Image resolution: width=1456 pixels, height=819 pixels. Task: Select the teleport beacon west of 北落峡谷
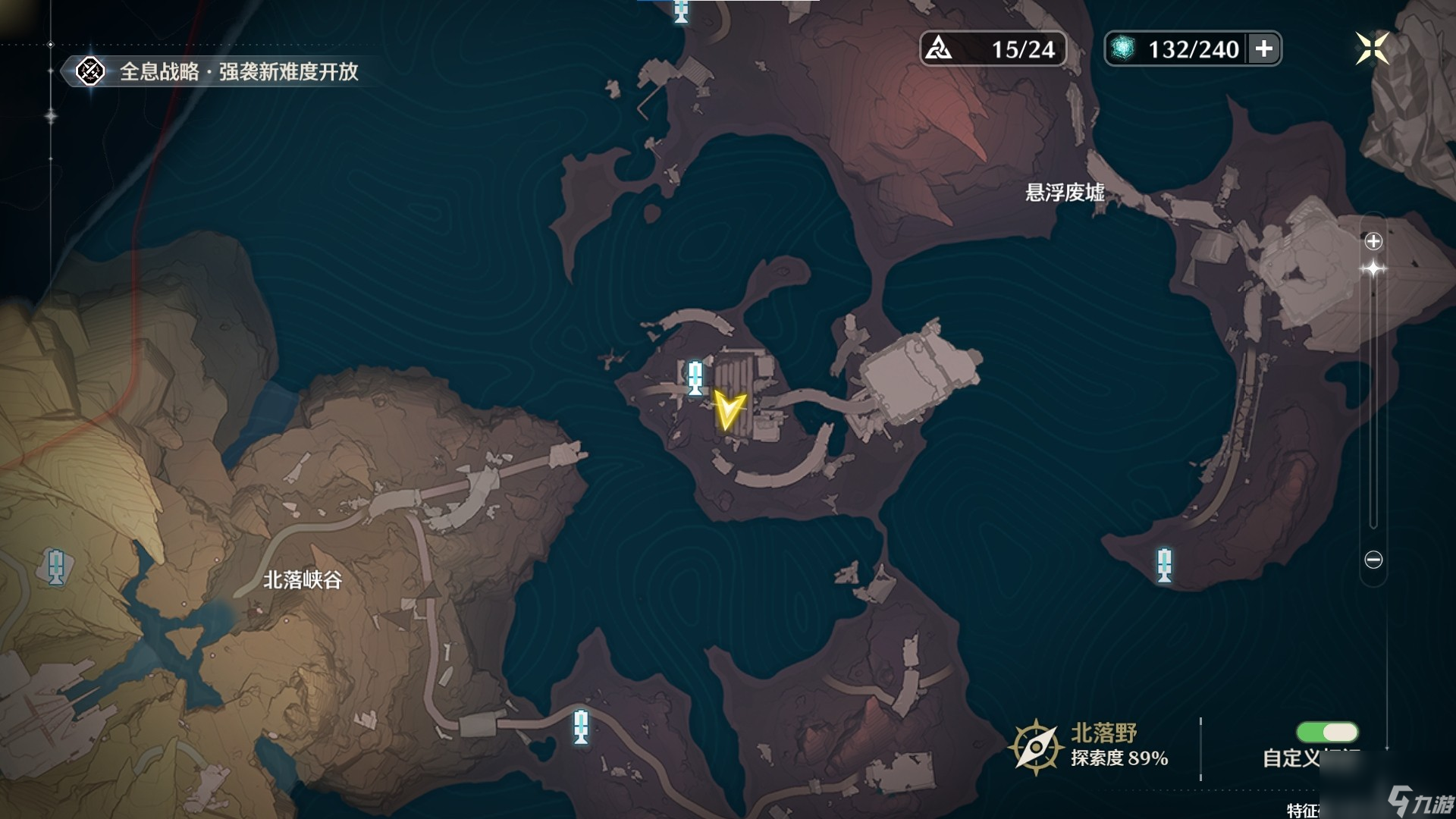pyautogui.click(x=55, y=566)
